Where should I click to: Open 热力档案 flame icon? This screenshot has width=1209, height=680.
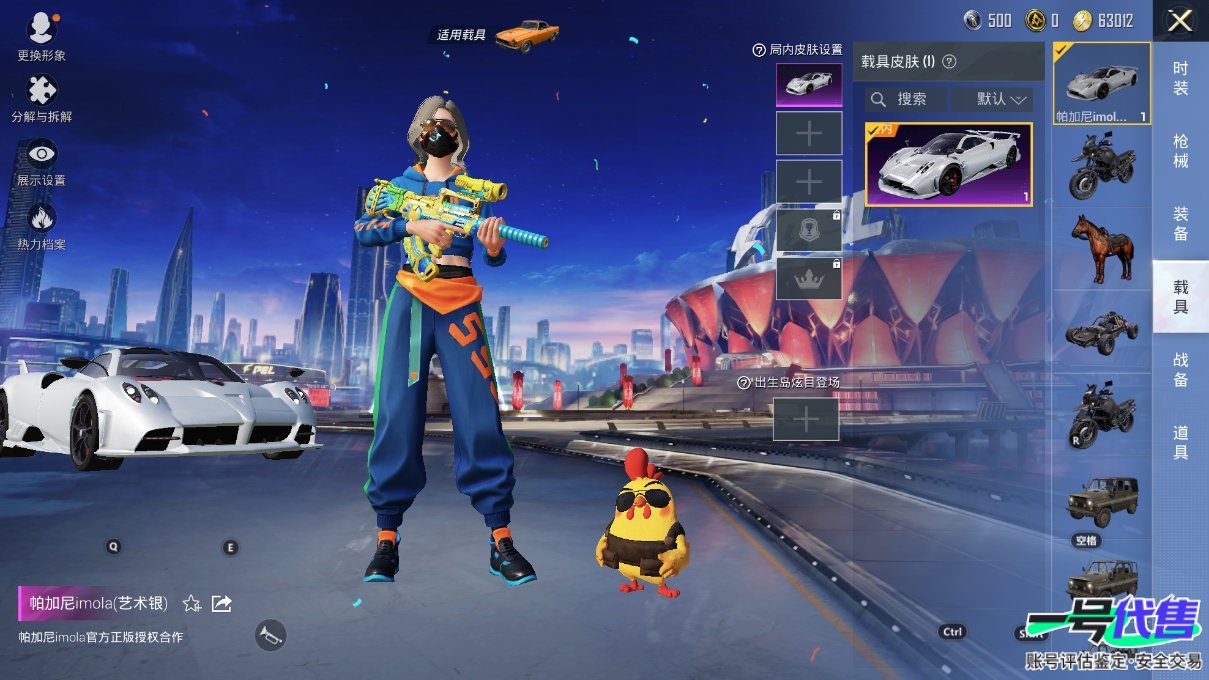(41, 218)
